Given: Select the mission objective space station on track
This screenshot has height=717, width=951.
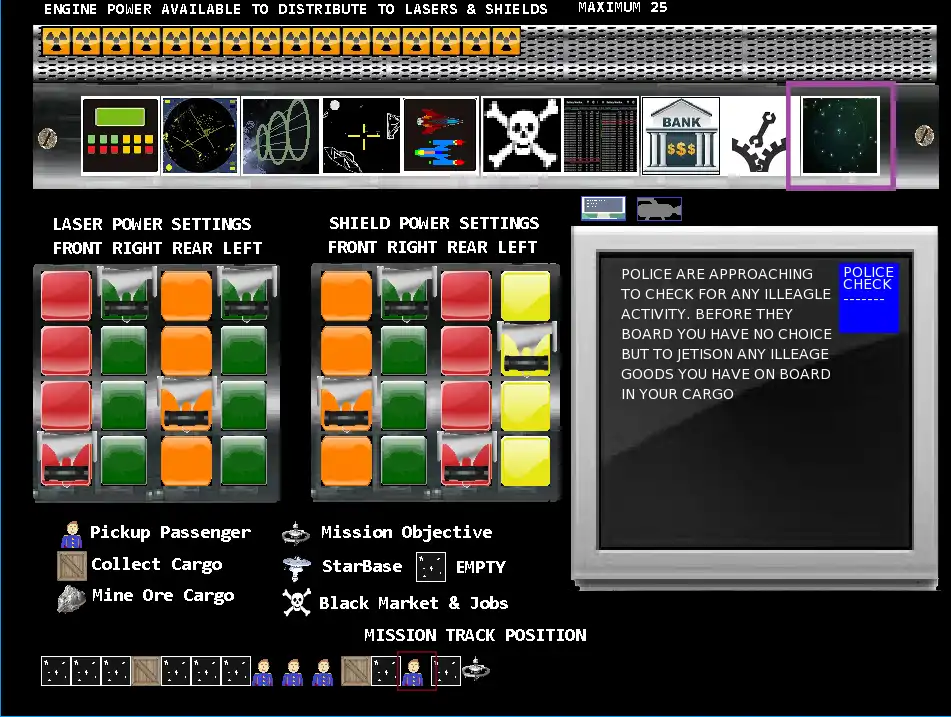Looking at the screenshot, I should 476,669.
